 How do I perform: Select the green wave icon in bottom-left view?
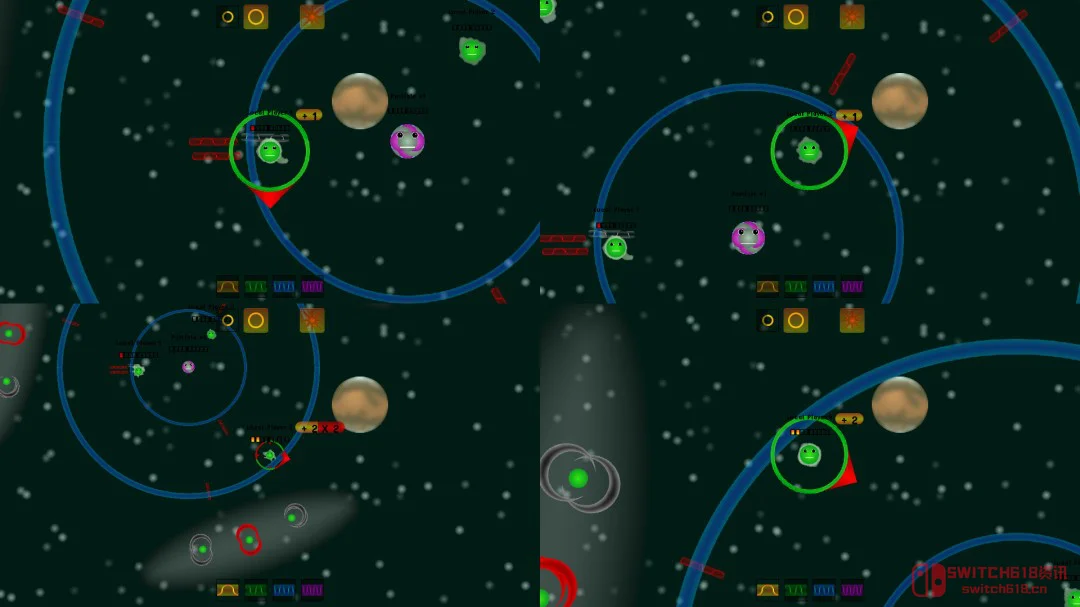tap(256, 590)
